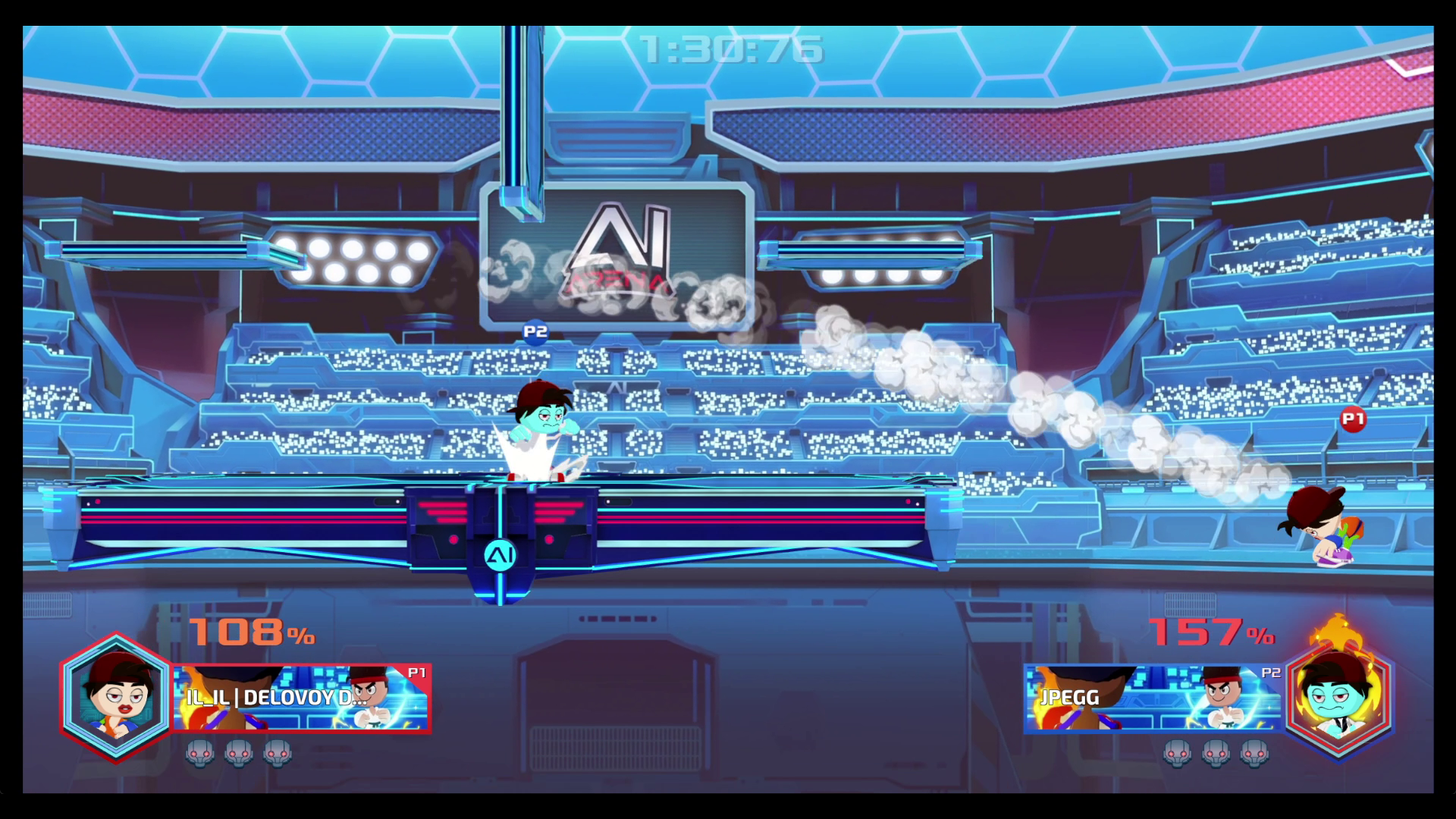Click the 1:30:76 match timer
This screenshot has height=819, width=1456.
[730, 48]
